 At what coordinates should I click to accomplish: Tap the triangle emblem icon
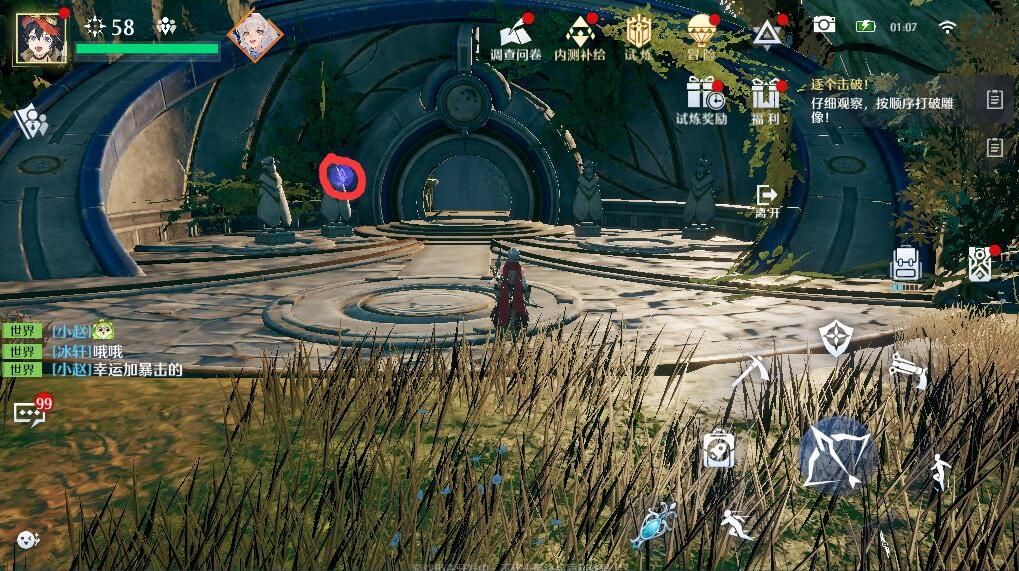click(x=767, y=34)
